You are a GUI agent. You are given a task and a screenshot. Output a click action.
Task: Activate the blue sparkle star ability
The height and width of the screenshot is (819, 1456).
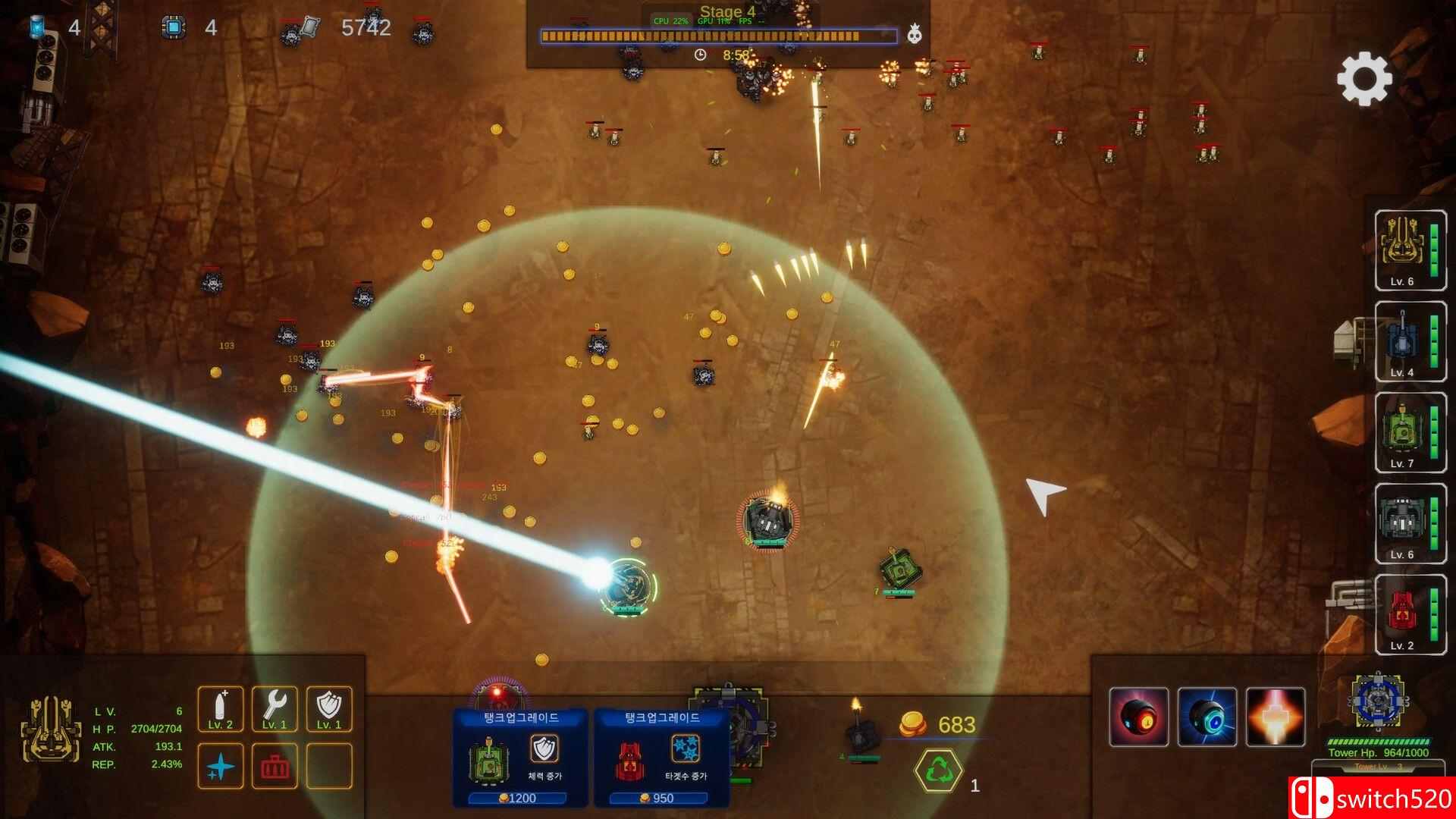coord(221,766)
